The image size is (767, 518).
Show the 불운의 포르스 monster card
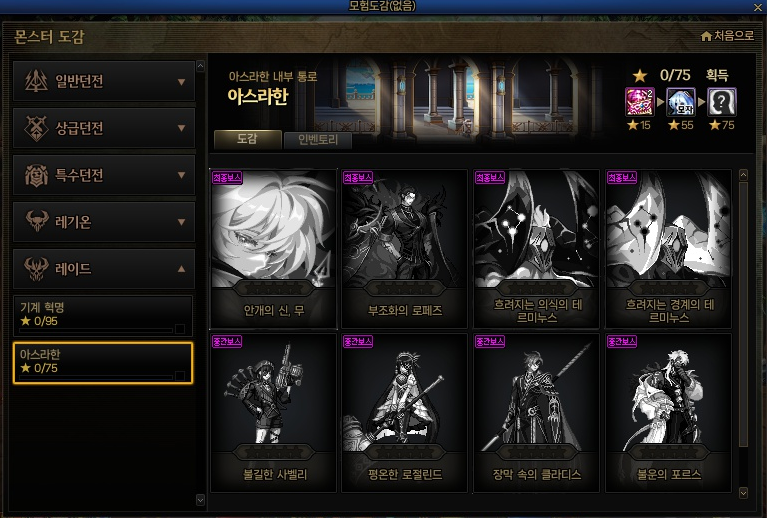pyautogui.click(x=669, y=411)
